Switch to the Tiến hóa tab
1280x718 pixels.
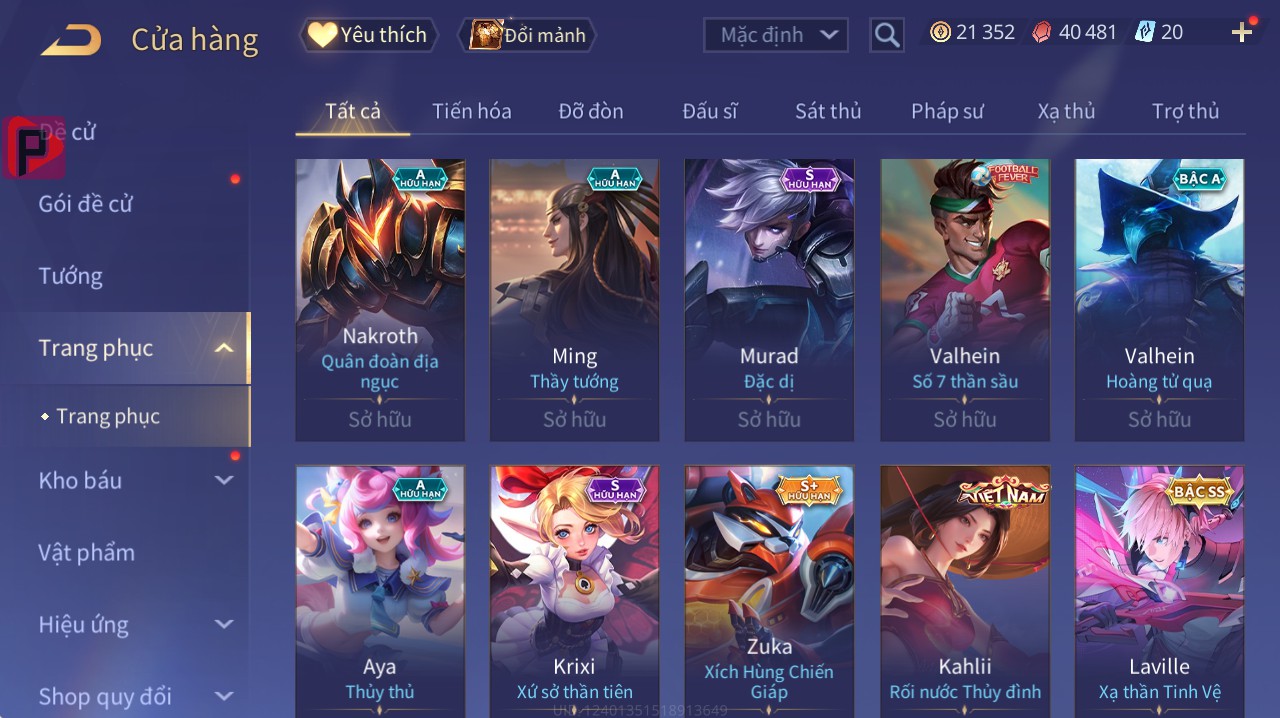(471, 111)
